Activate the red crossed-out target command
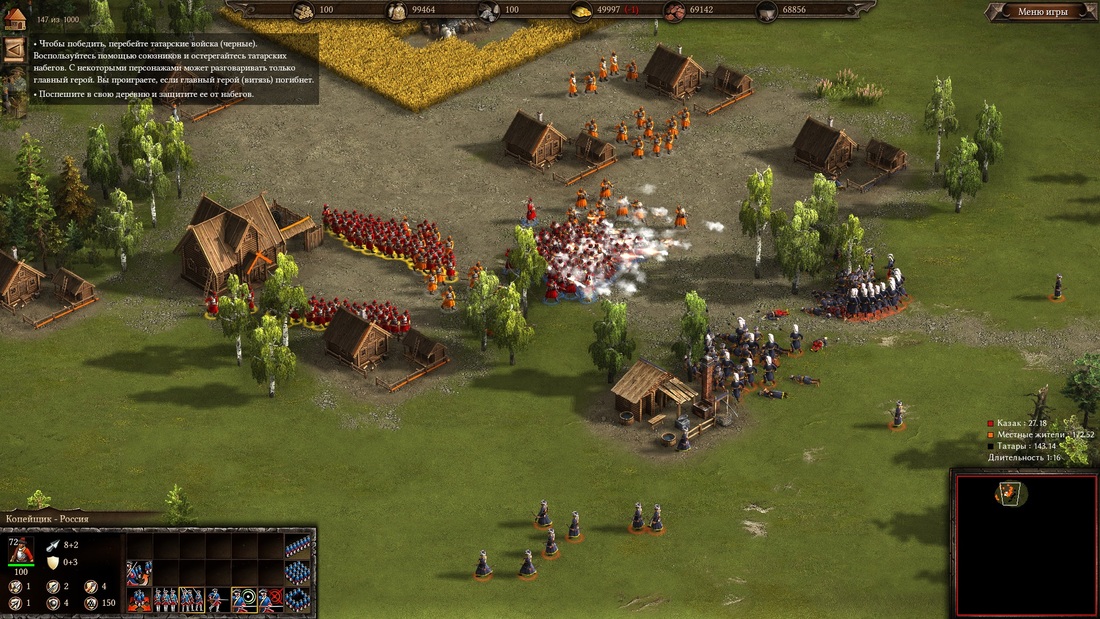This screenshot has height=619, width=1100. (271, 600)
